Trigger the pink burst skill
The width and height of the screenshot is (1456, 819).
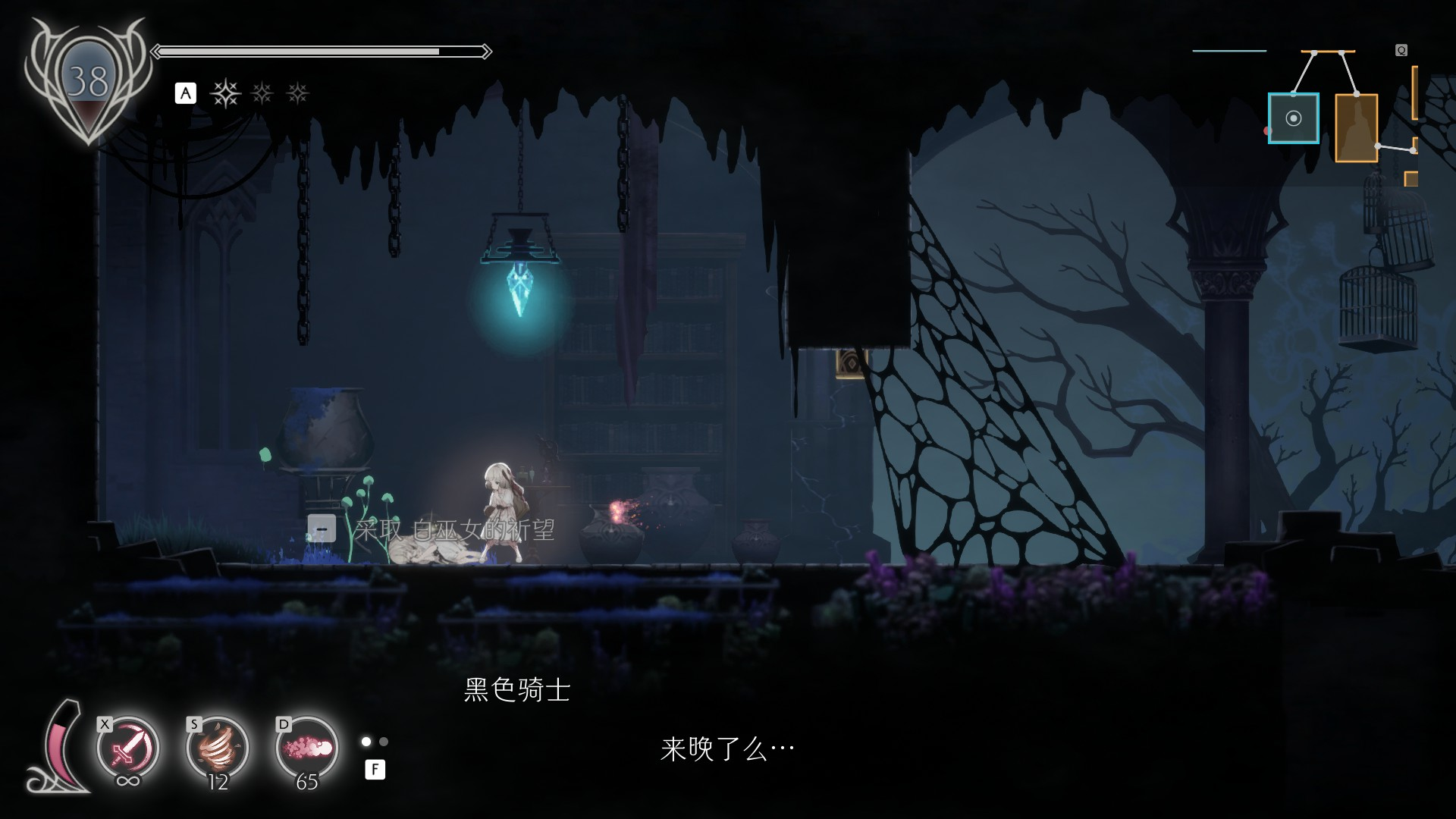coord(307,748)
